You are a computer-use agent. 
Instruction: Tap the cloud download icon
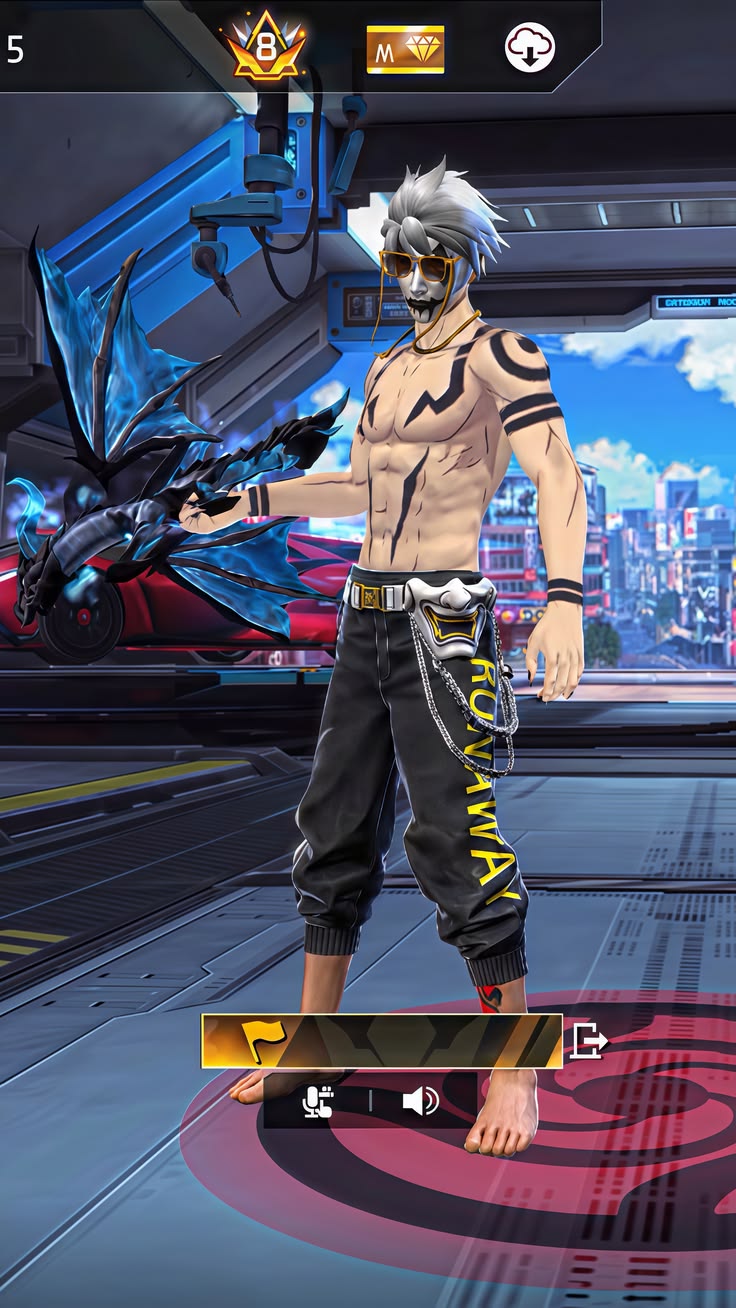529,47
